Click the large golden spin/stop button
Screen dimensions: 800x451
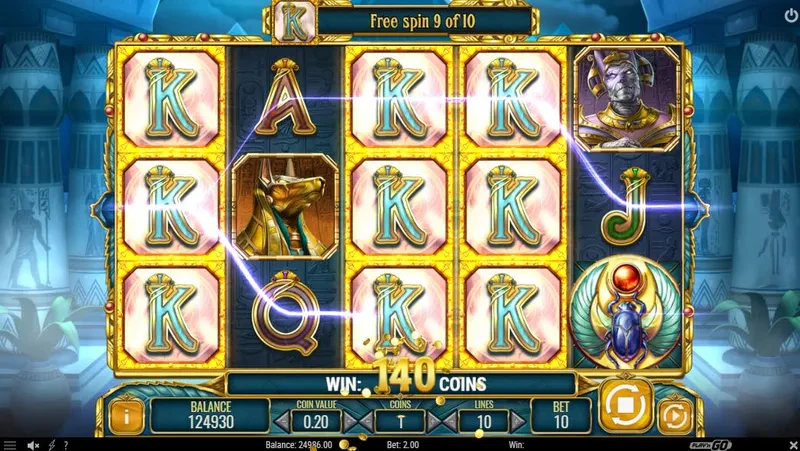625,405
